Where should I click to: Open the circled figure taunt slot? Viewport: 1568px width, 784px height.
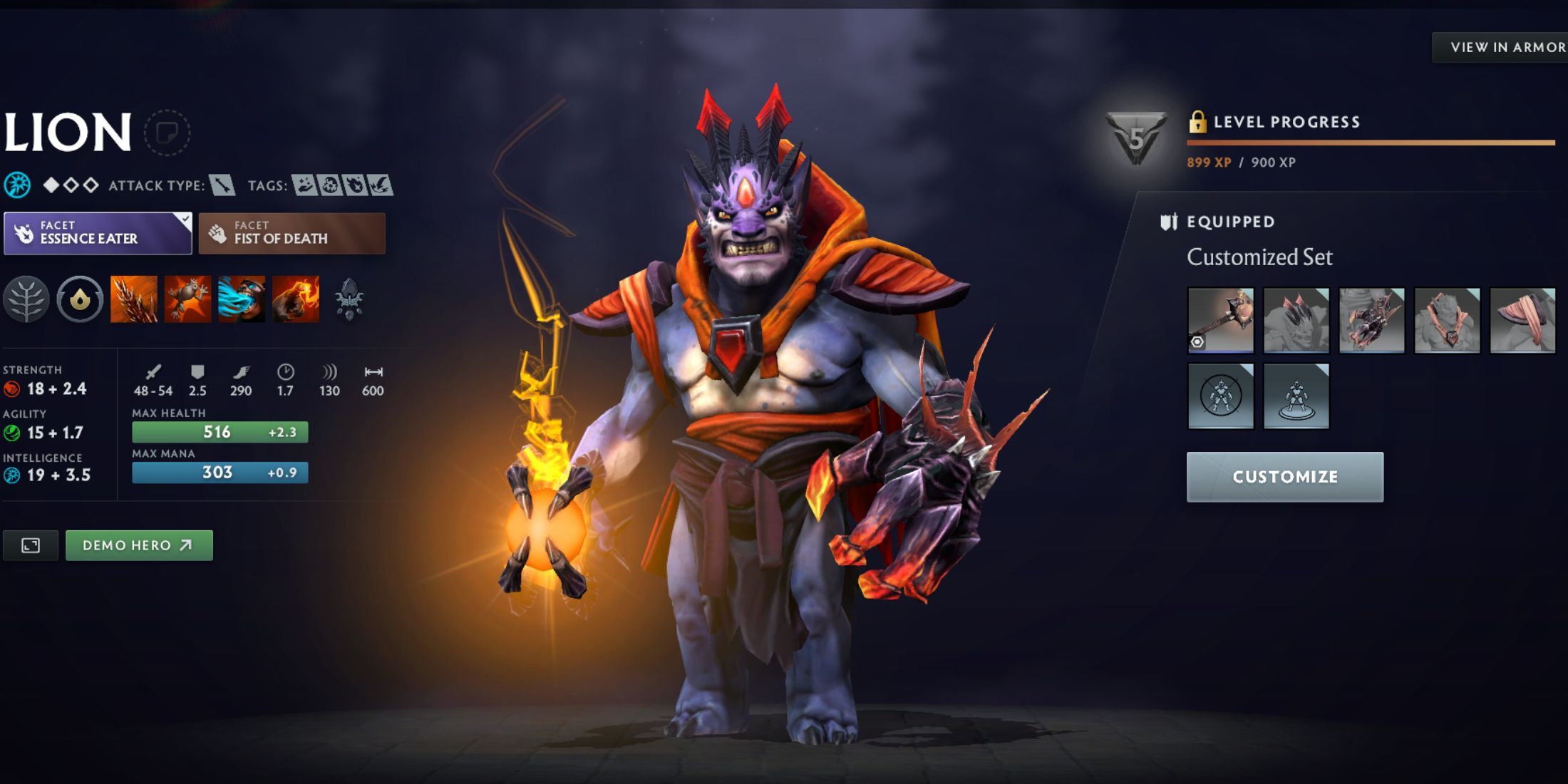point(1220,396)
